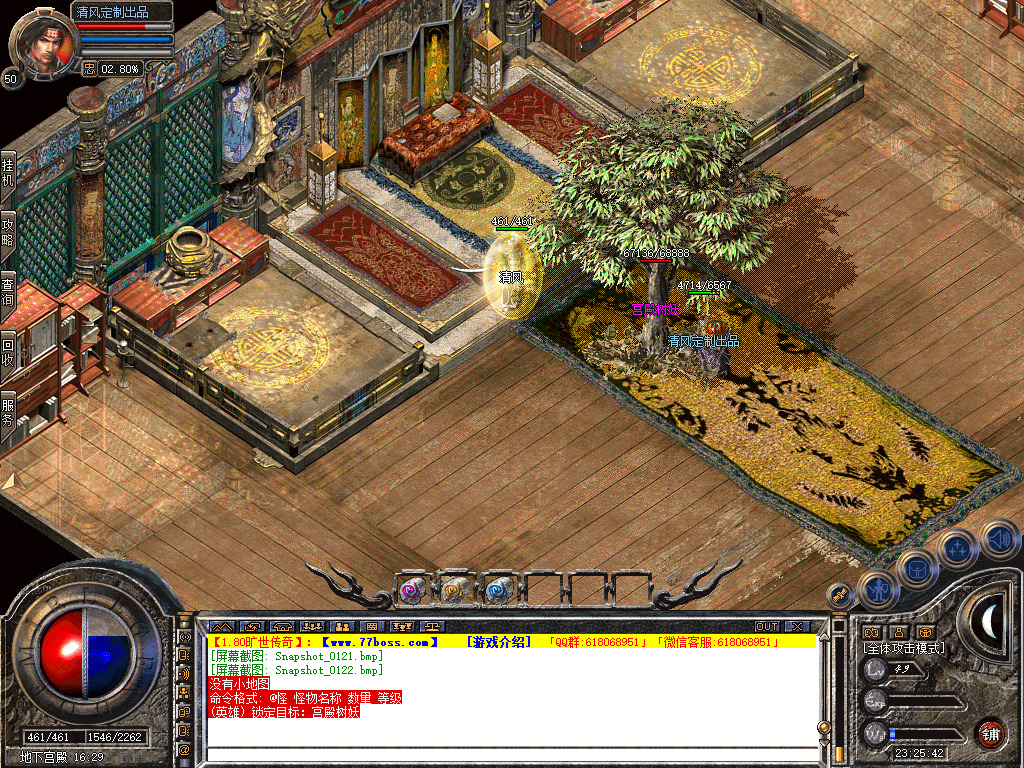Close the chat panel with X button
This screenshot has height=768, width=1024.
pyautogui.click(x=796, y=626)
